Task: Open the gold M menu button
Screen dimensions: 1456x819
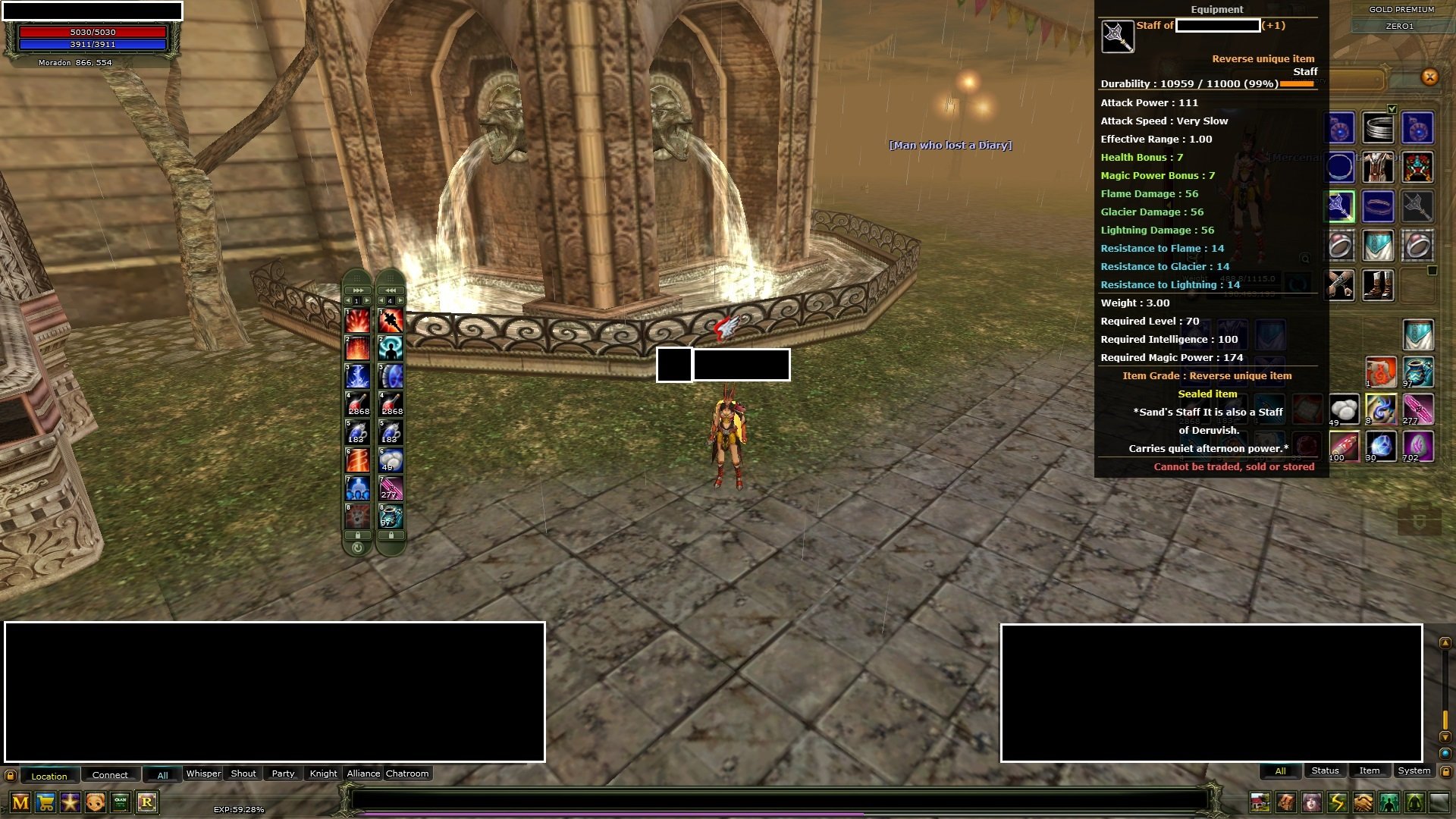Action: pos(20,802)
